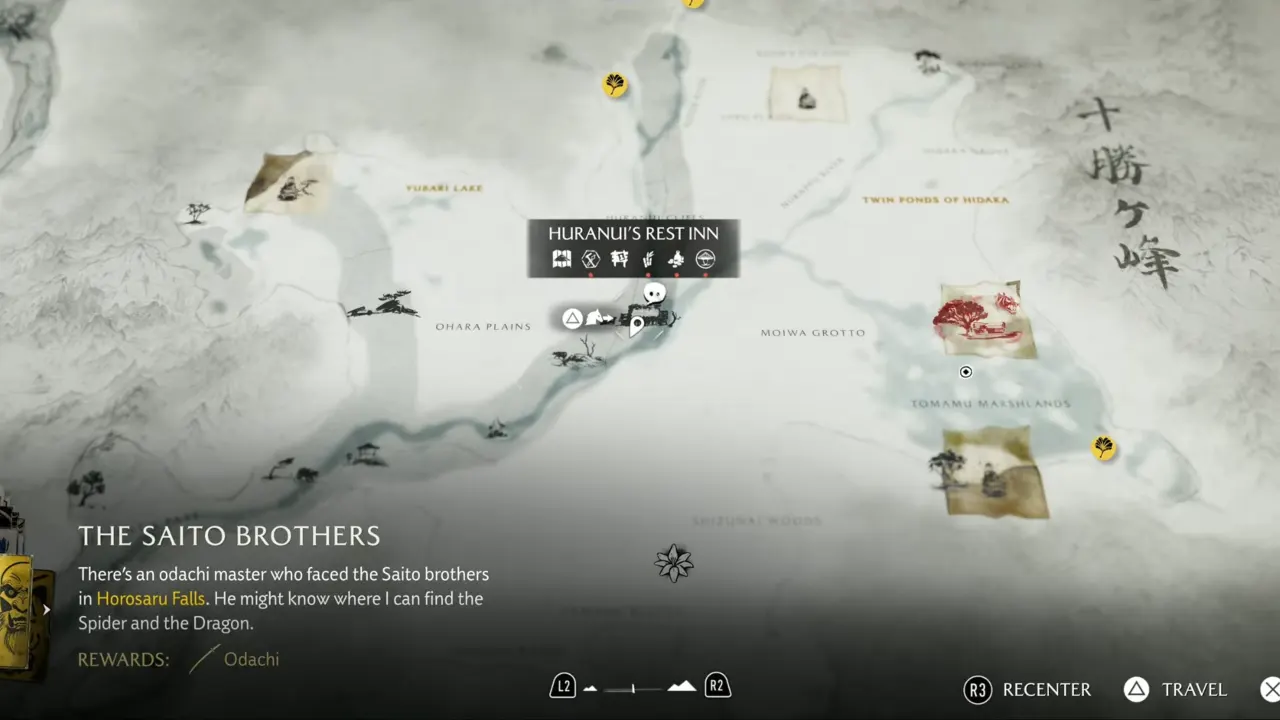
Task: Choose the golden leaf marker beside Tomamu Marshlands
Action: pyautogui.click(x=1103, y=447)
